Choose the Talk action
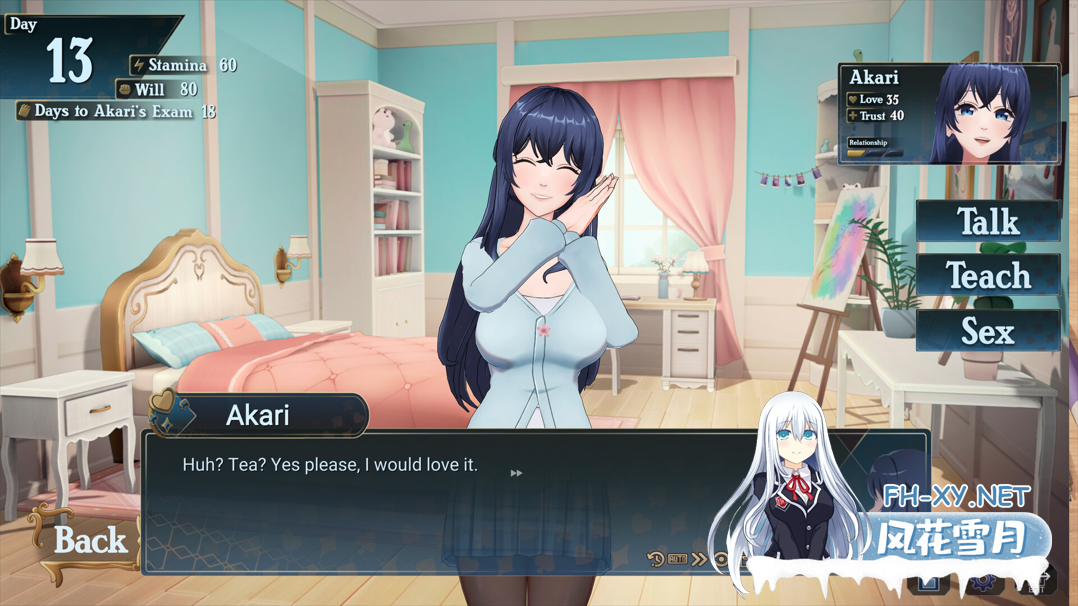The image size is (1078, 606). coord(987,221)
